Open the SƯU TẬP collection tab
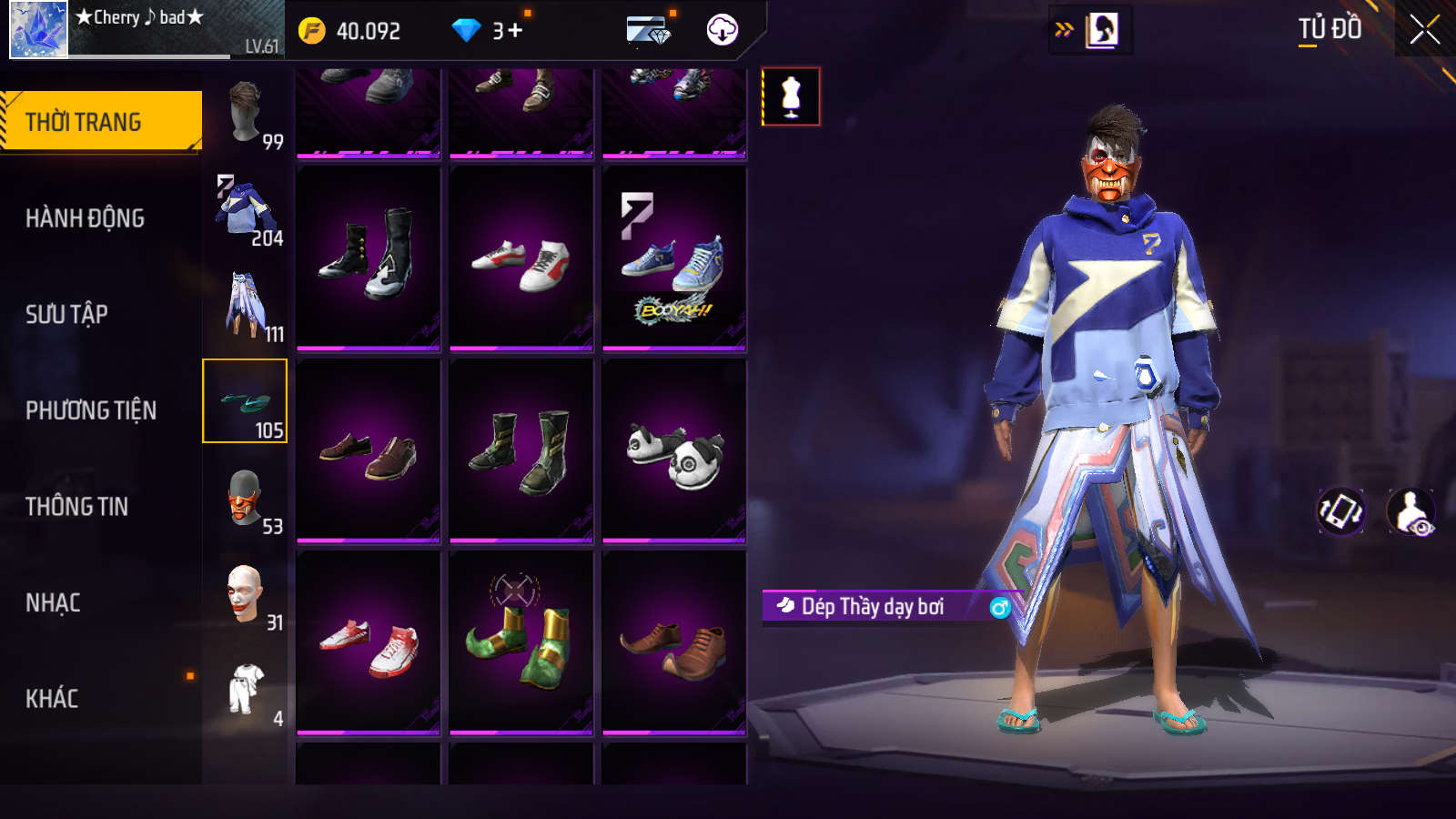The image size is (1456, 819). 66,314
